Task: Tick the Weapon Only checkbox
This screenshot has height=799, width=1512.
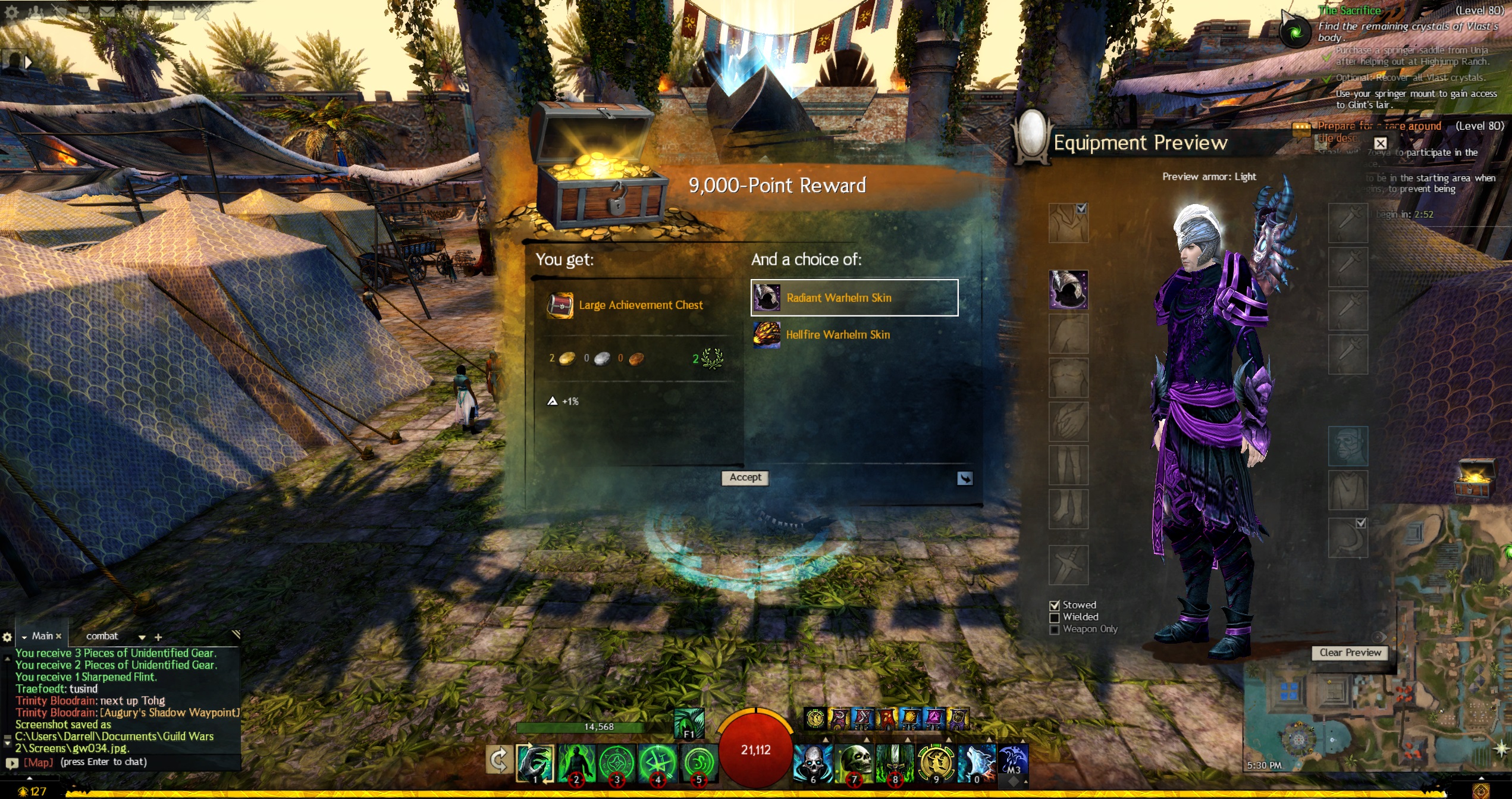Action: pyautogui.click(x=1055, y=629)
